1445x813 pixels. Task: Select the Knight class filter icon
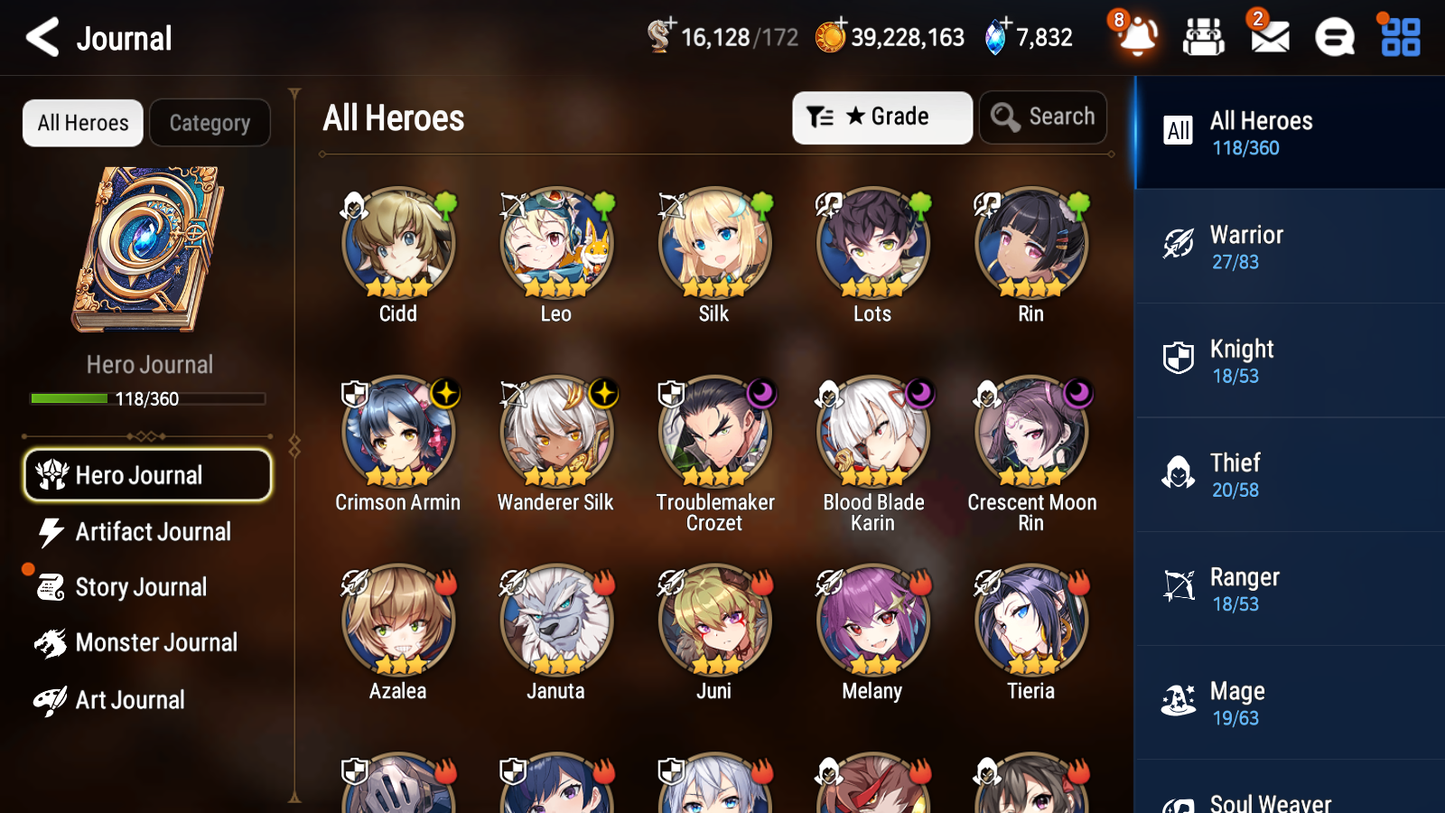click(1179, 359)
